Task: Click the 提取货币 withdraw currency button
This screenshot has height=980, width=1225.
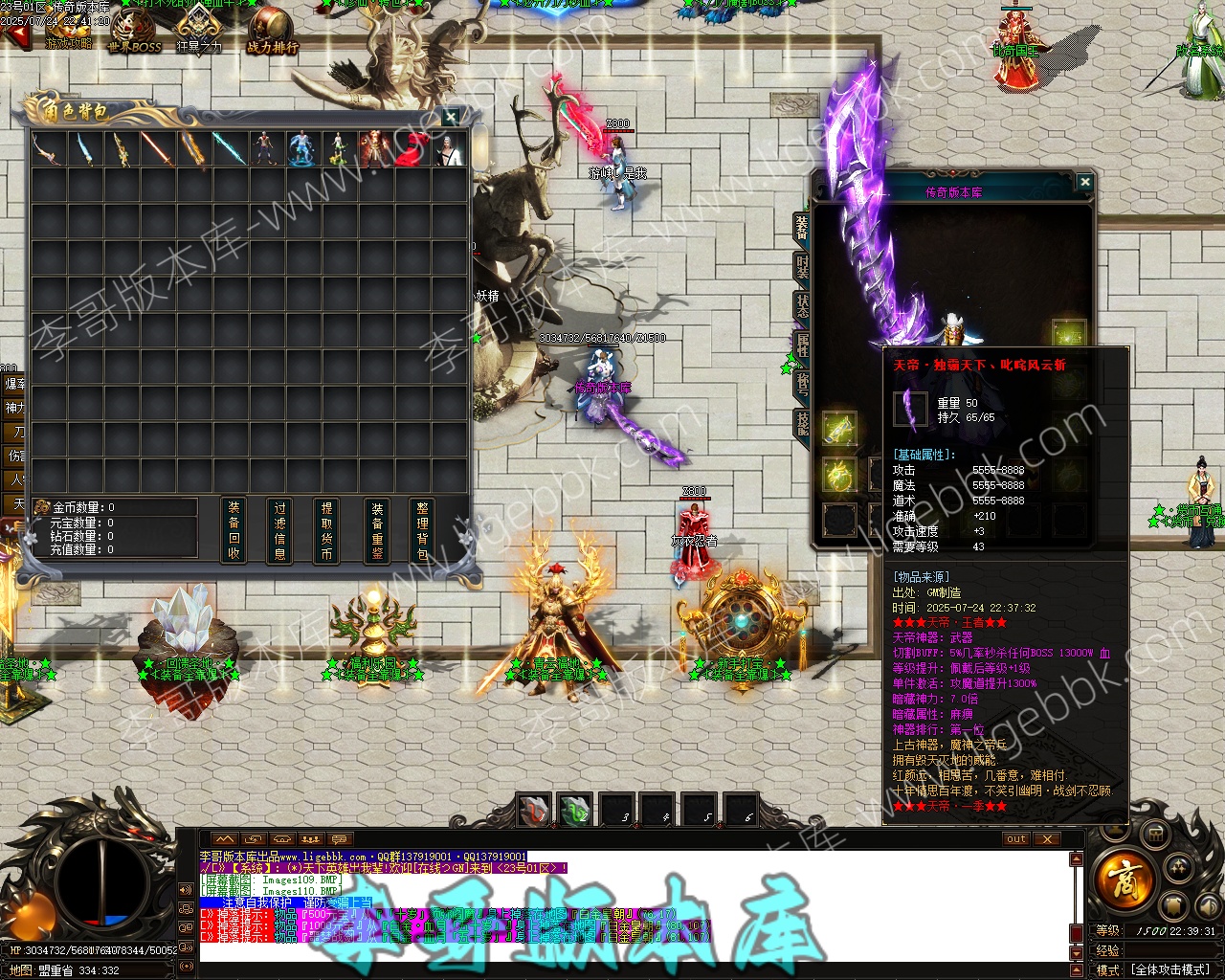Action: coord(327,530)
